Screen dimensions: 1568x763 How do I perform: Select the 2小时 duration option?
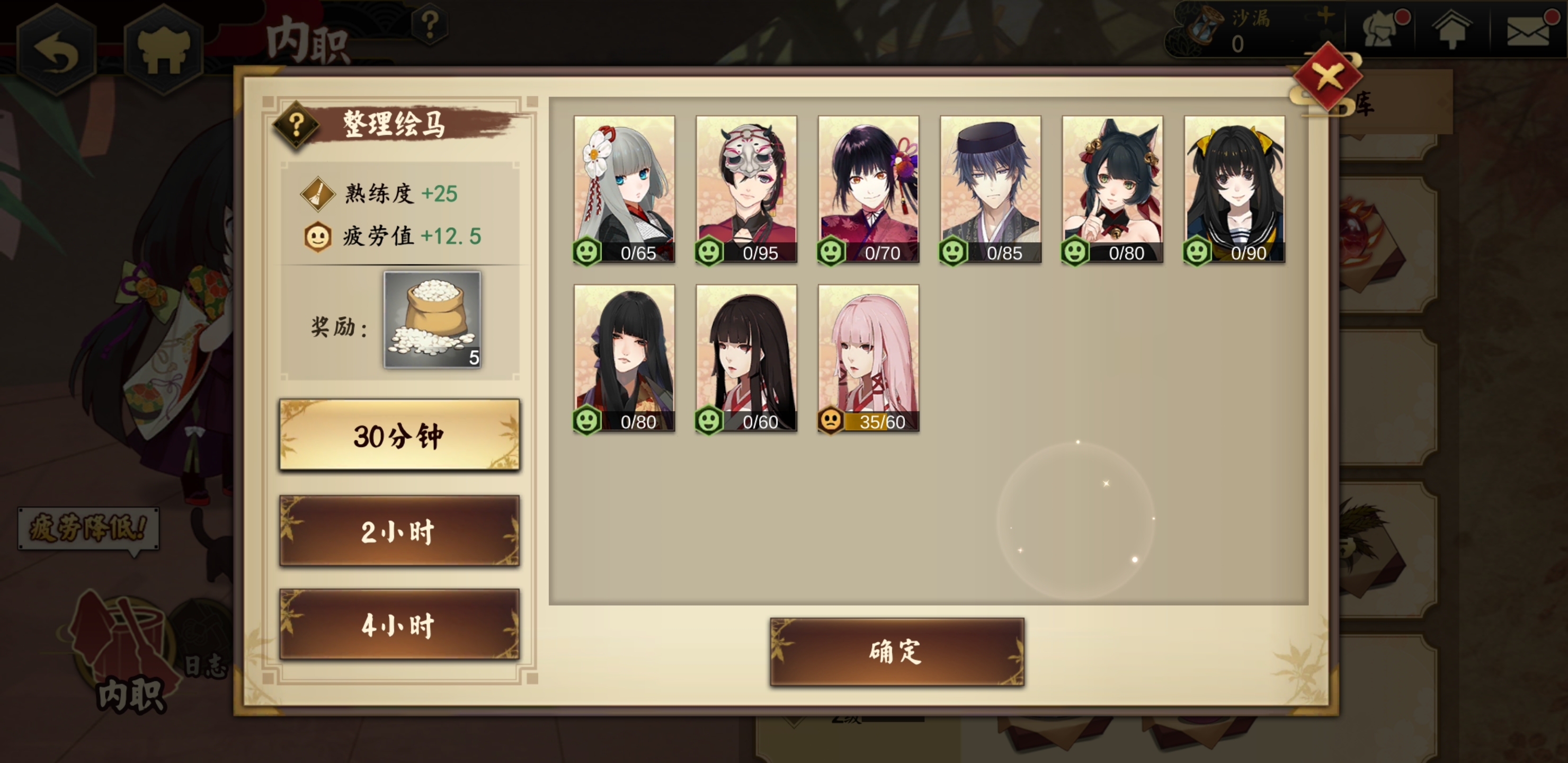pyautogui.click(x=399, y=531)
